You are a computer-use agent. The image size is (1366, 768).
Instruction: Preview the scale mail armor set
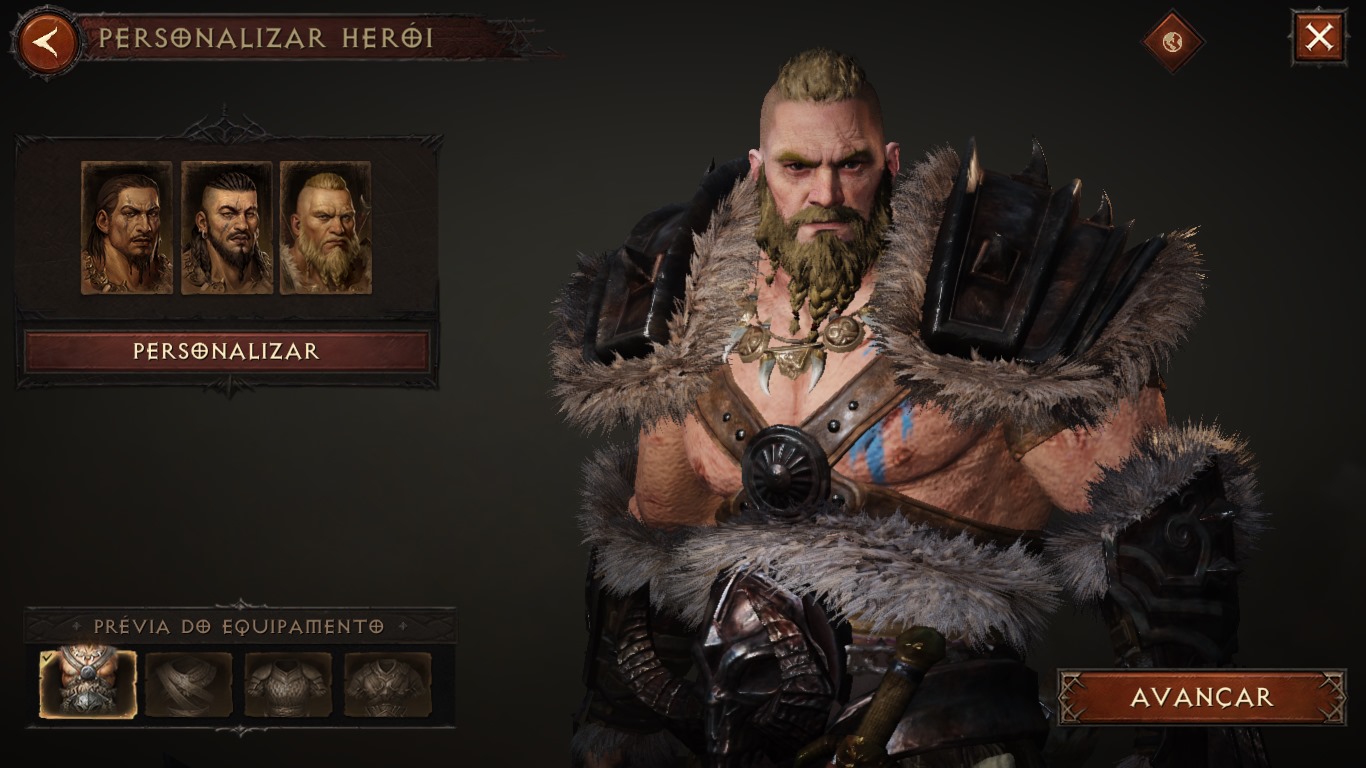tap(288, 684)
